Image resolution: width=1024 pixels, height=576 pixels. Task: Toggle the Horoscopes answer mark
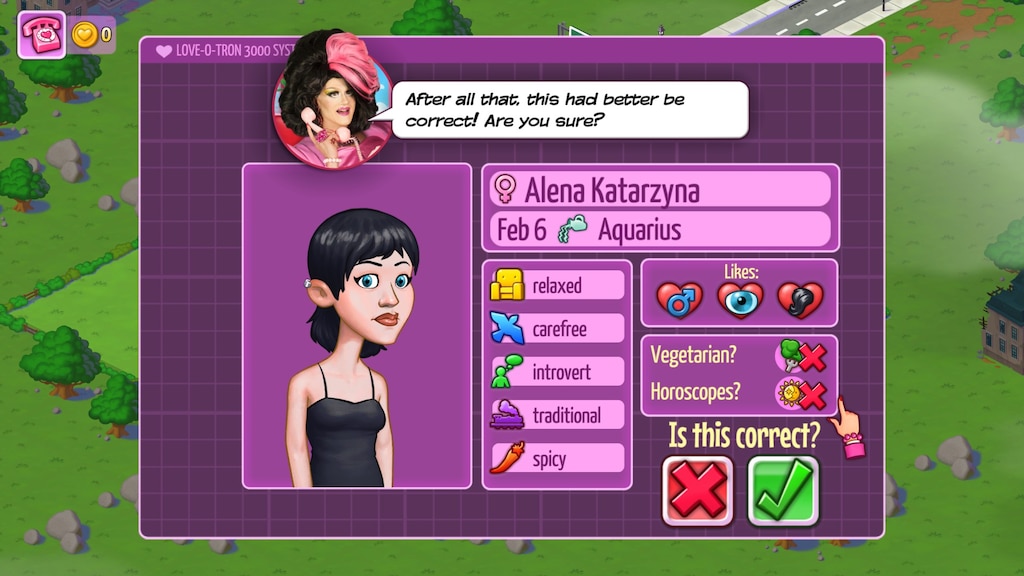pyautogui.click(x=803, y=394)
